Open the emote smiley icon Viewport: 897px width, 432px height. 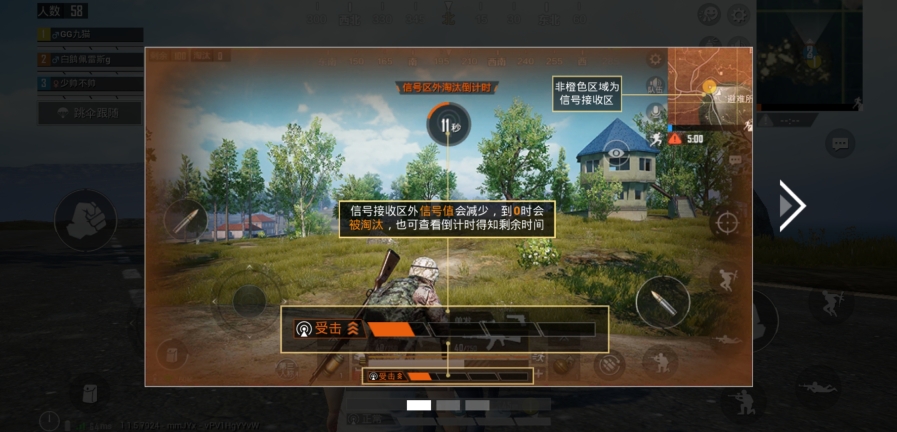(709, 14)
